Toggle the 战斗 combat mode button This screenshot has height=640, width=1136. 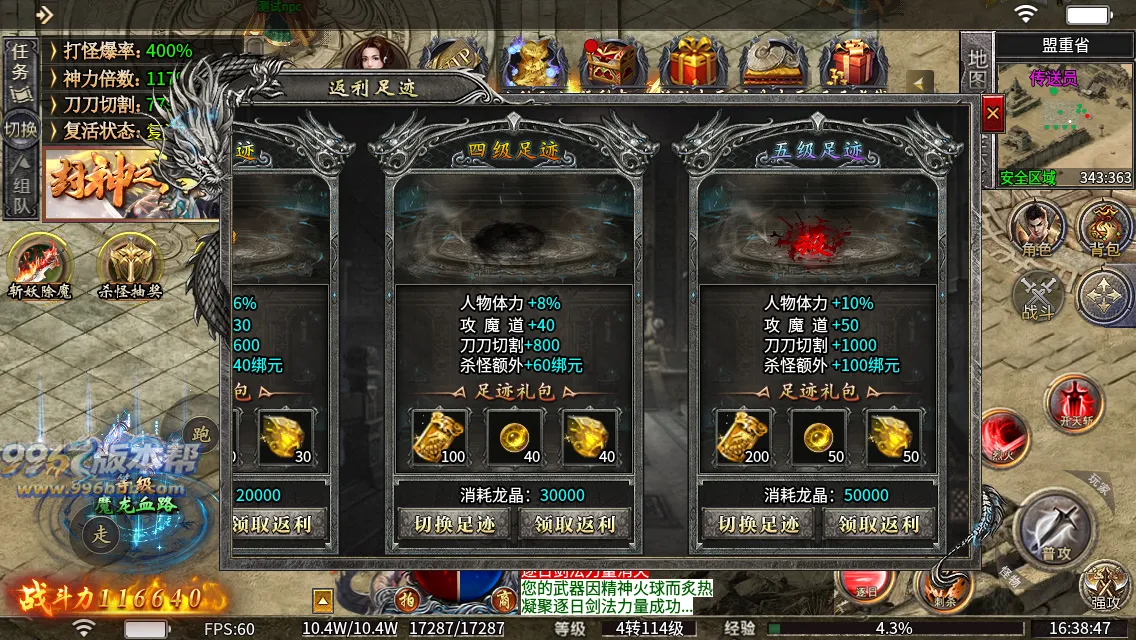click(x=1037, y=296)
